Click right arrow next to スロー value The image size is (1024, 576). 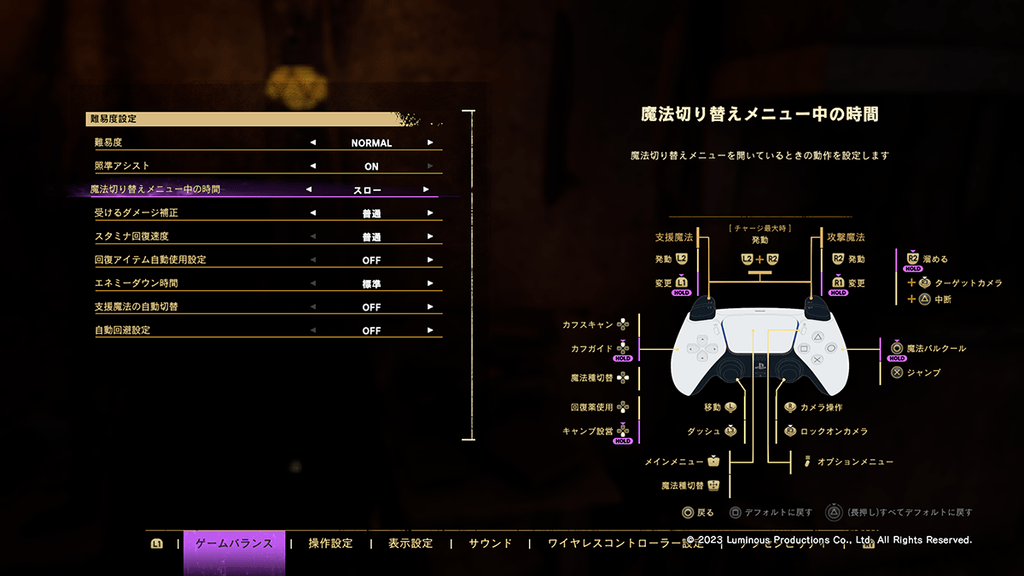(426, 189)
